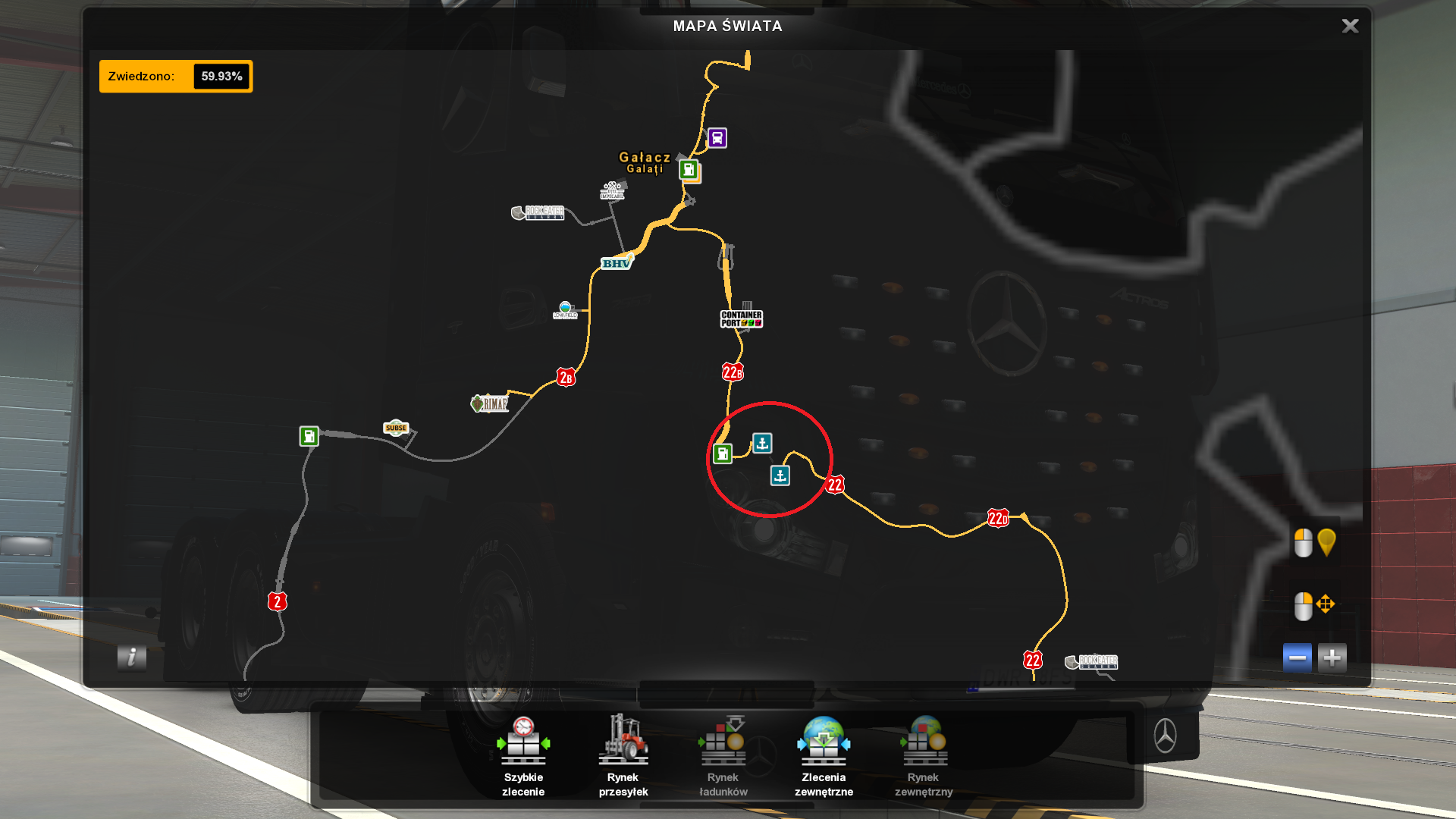Open Szybkie zlecenie quick job
This screenshot has width=1456, height=819.
click(x=523, y=756)
